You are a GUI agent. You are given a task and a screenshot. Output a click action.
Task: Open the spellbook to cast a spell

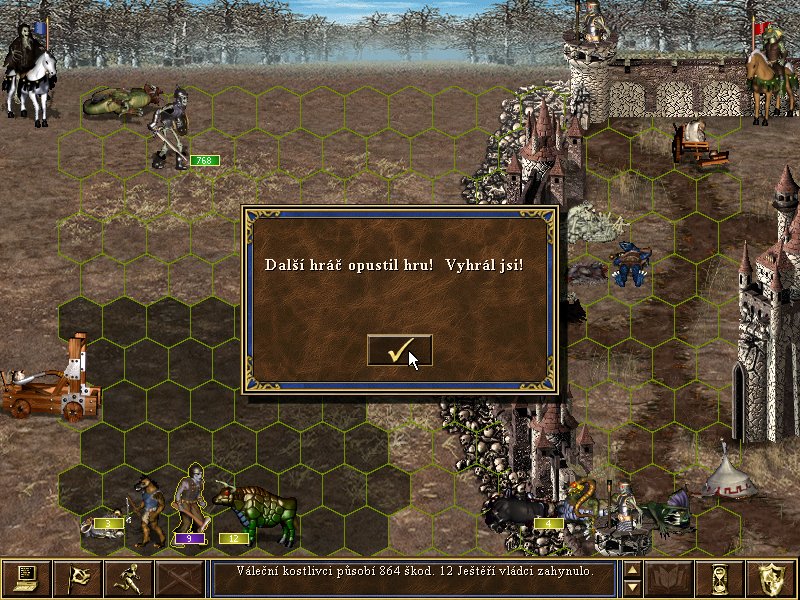(x=670, y=578)
